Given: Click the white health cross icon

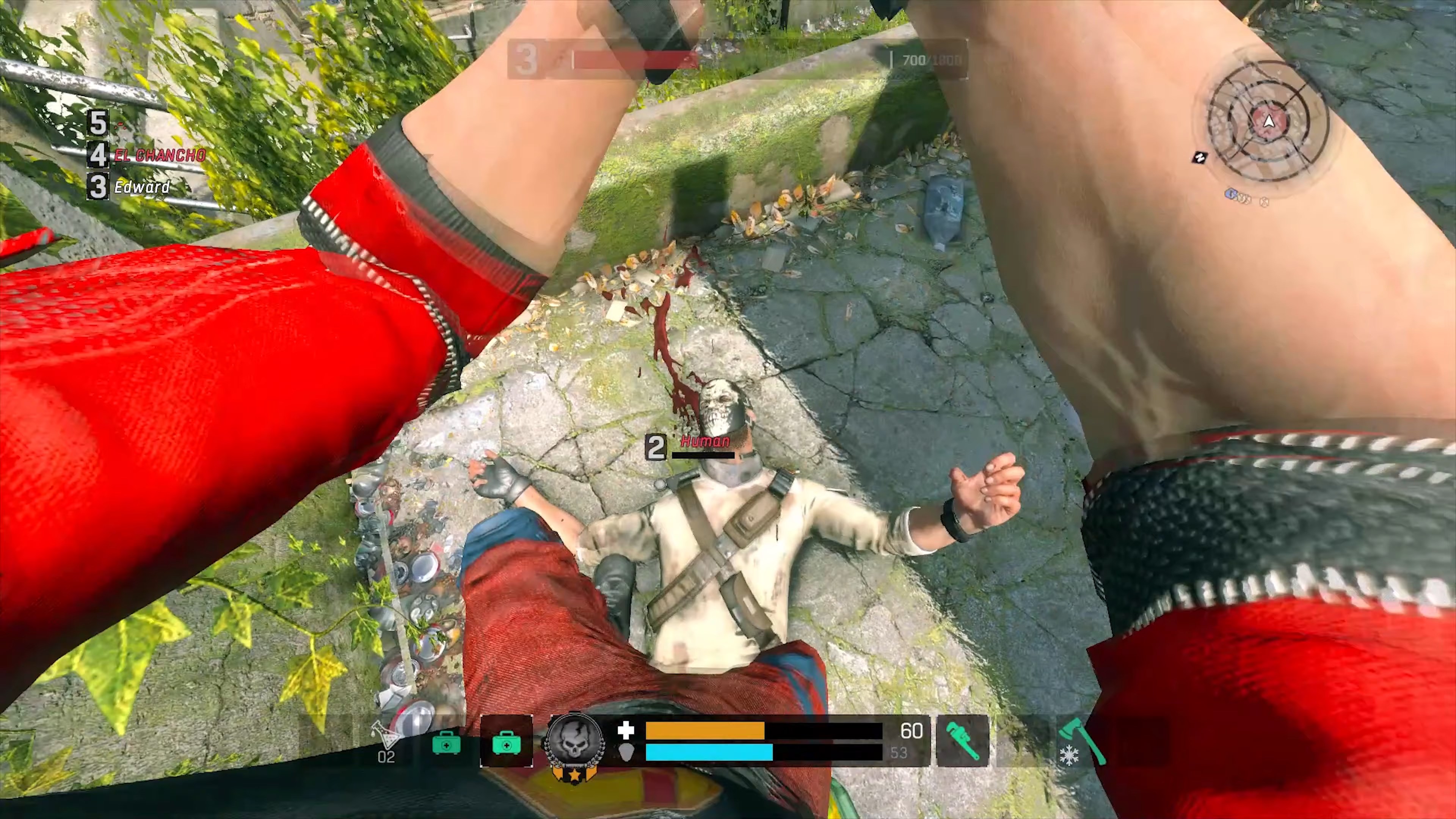Looking at the screenshot, I should coord(626,731).
